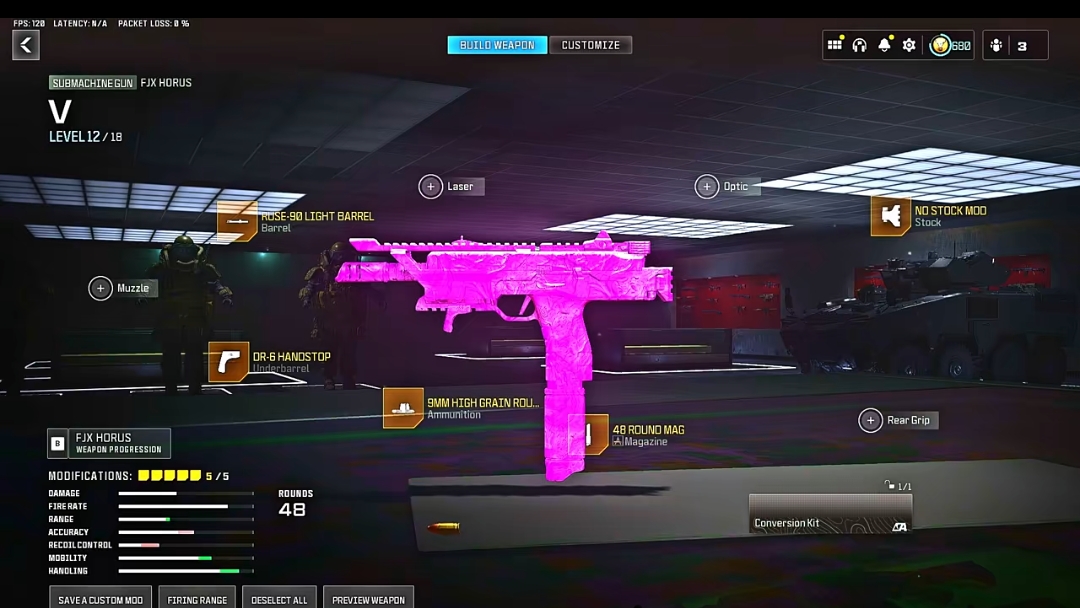This screenshot has height=608, width=1080.
Task: Add a Laser attachment
Action: coord(431,187)
